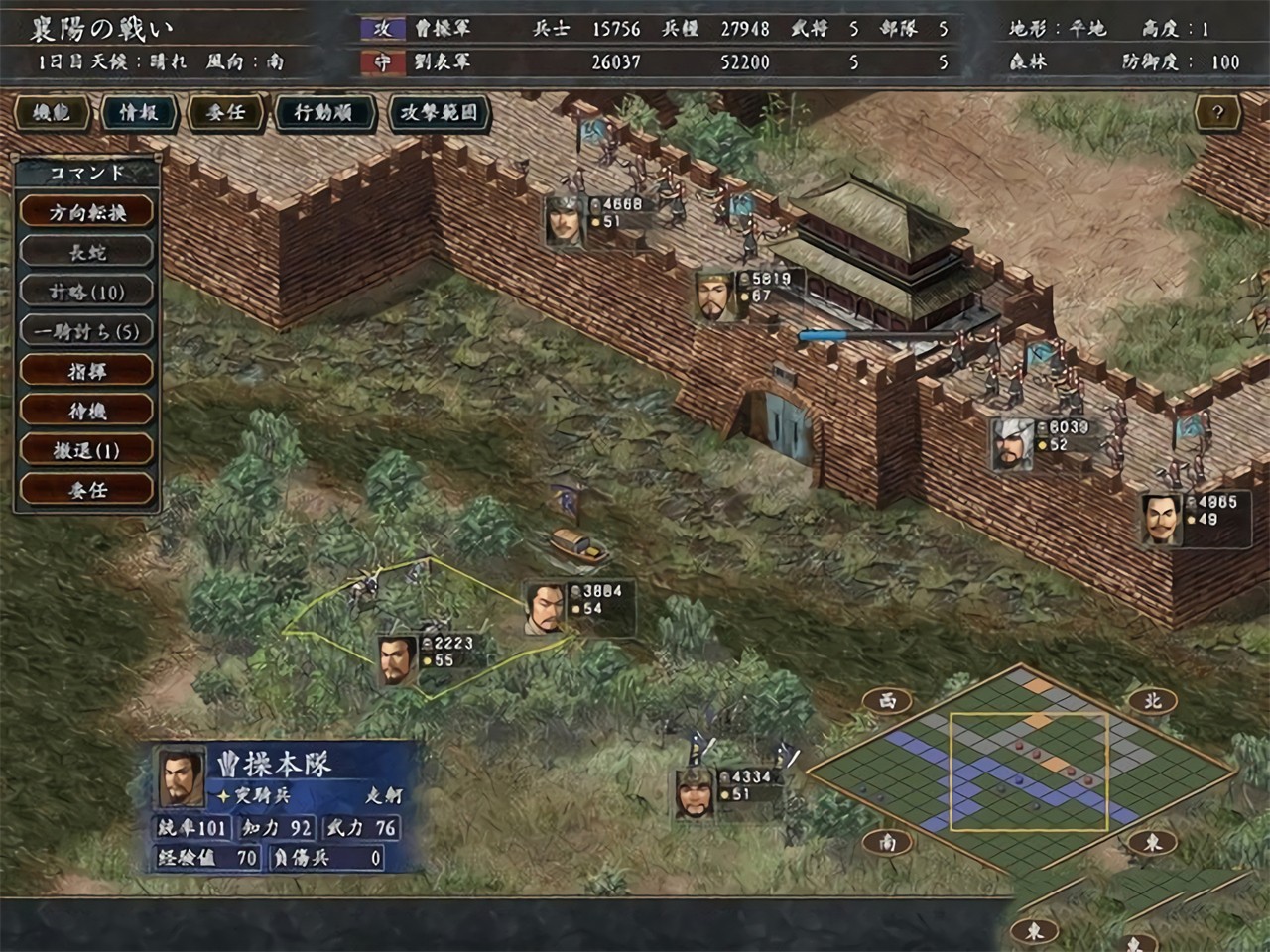Select the unit portrait with 2223 troops
The width and height of the screenshot is (1270, 952).
[396, 660]
